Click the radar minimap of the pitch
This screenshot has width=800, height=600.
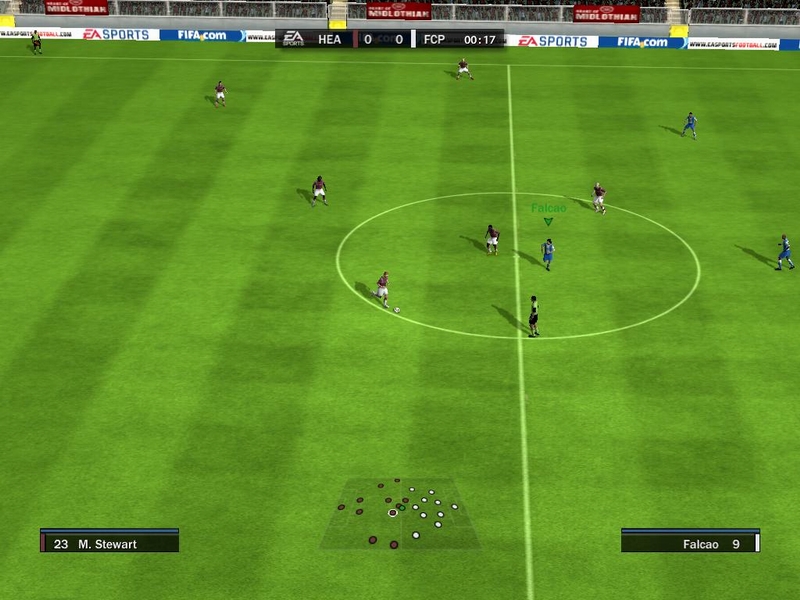[x=399, y=514]
